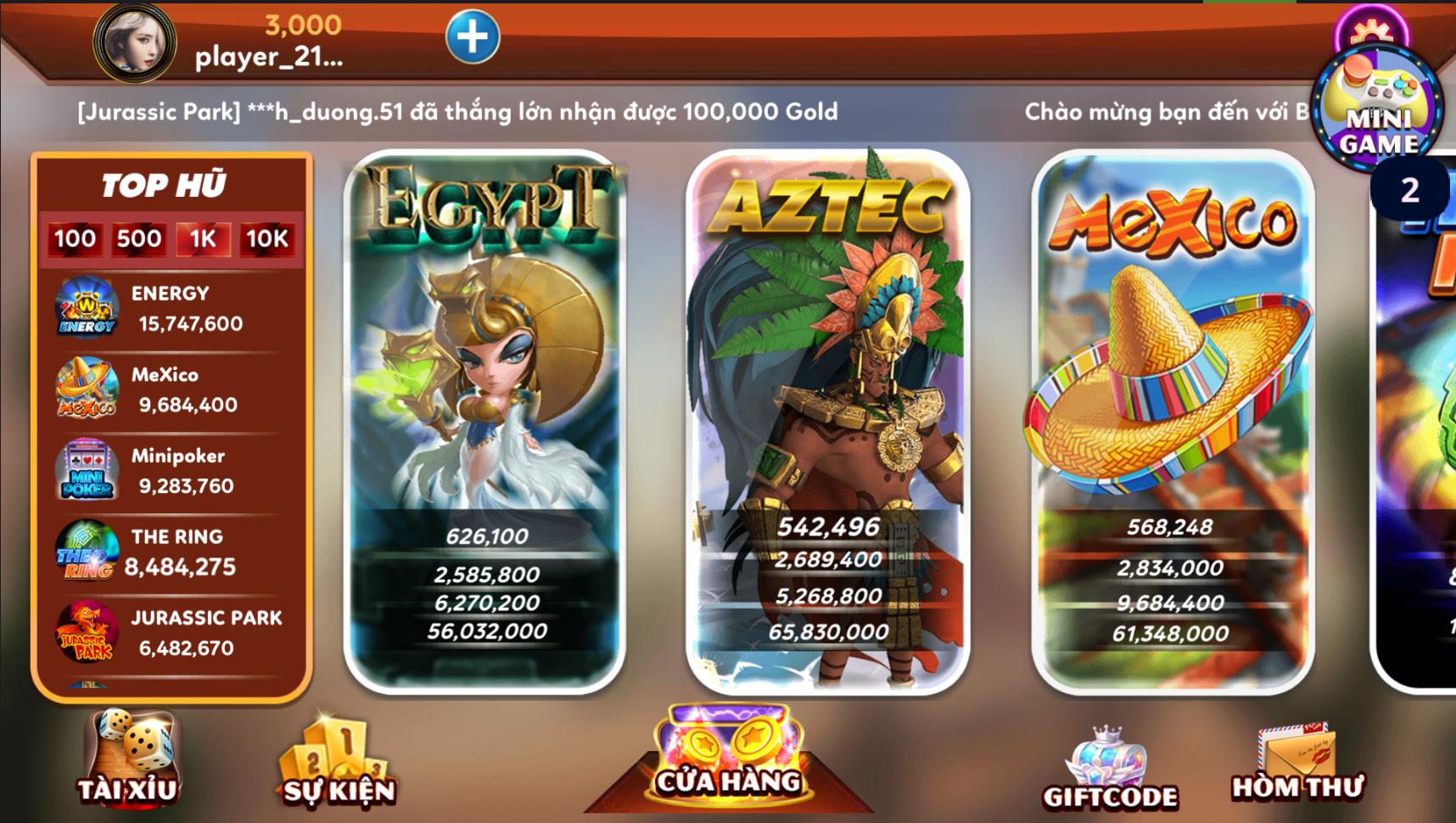Screen dimensions: 1456x823
Task: Show the 10K jackpot tab
Action: click(267, 239)
